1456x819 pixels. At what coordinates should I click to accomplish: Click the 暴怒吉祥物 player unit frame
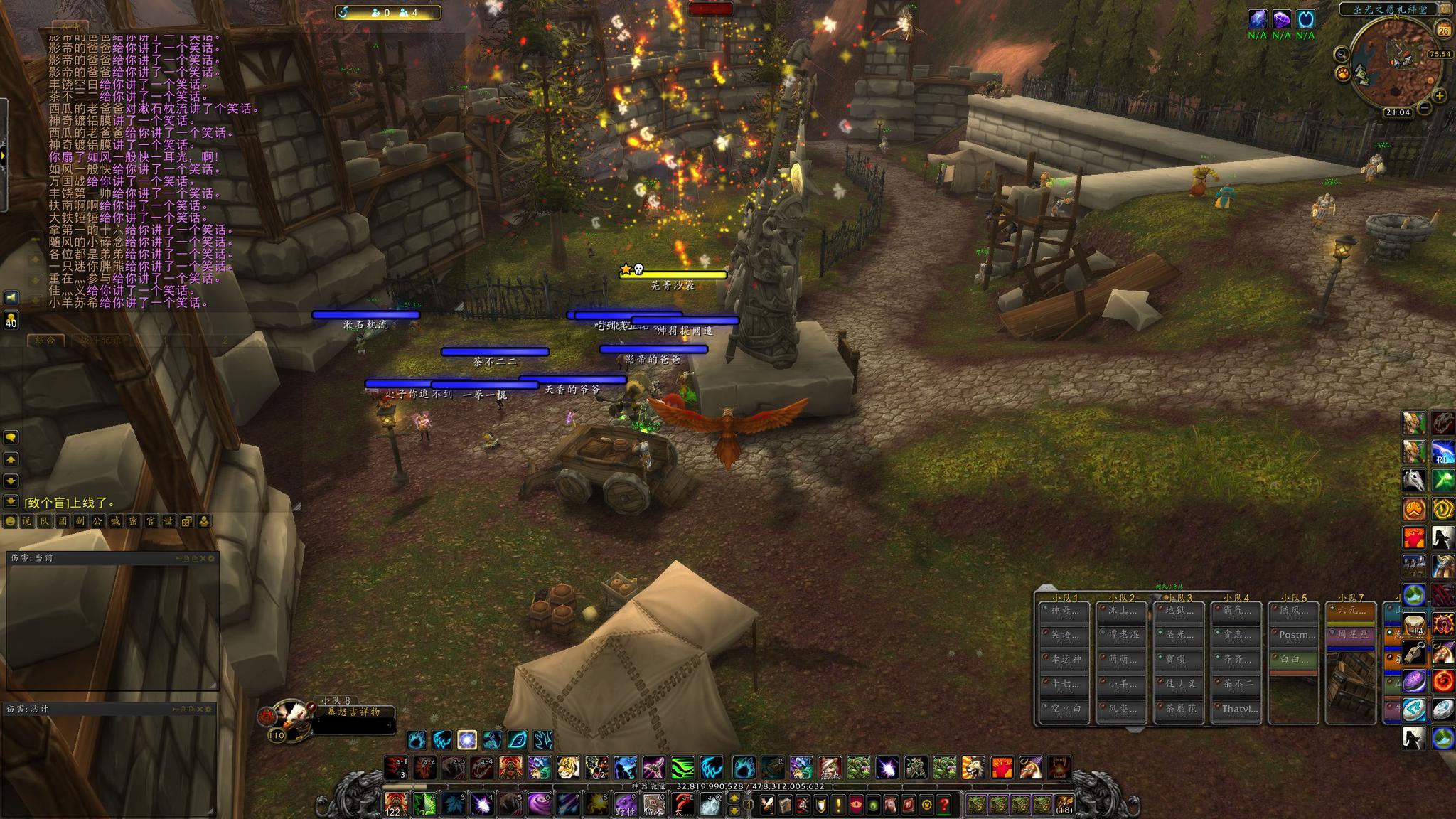click(x=353, y=712)
